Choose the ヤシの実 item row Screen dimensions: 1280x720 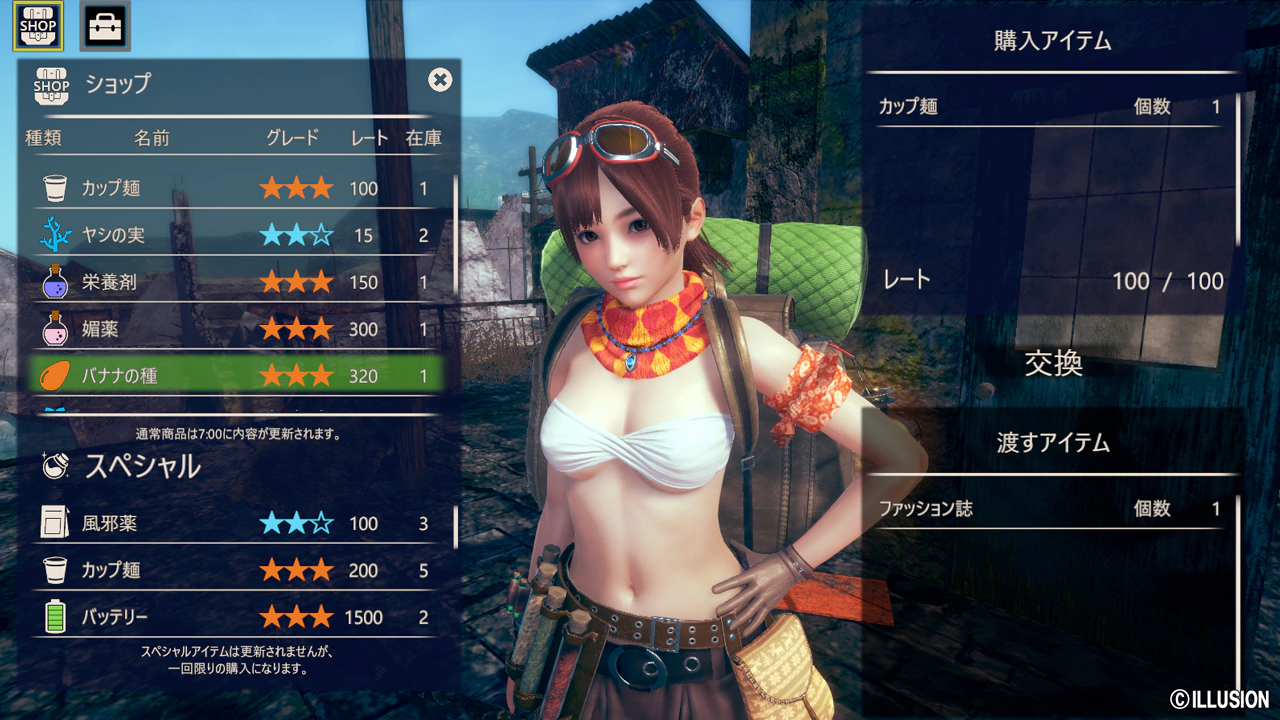coord(236,235)
